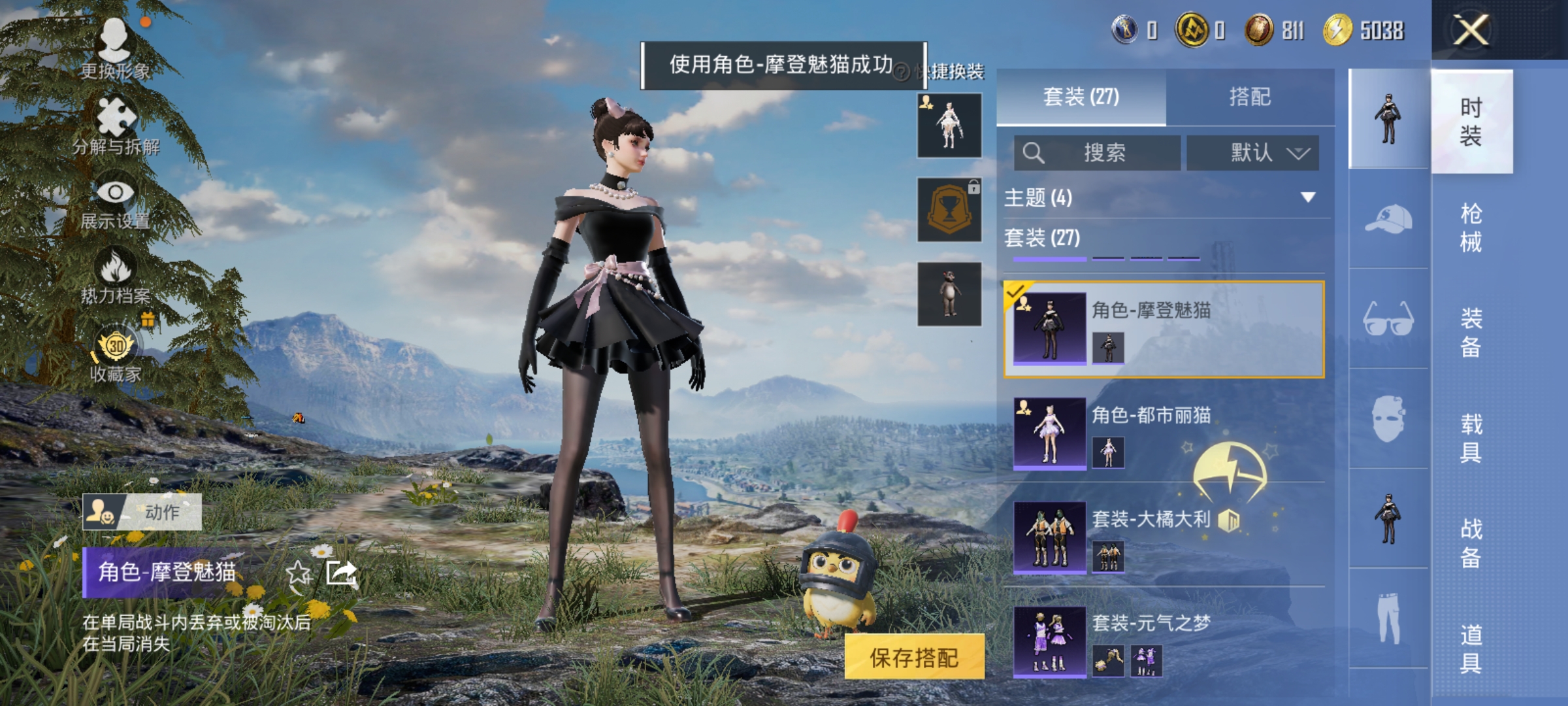Switch to the 搭配 tab
The height and width of the screenshot is (706, 1568).
(1250, 97)
